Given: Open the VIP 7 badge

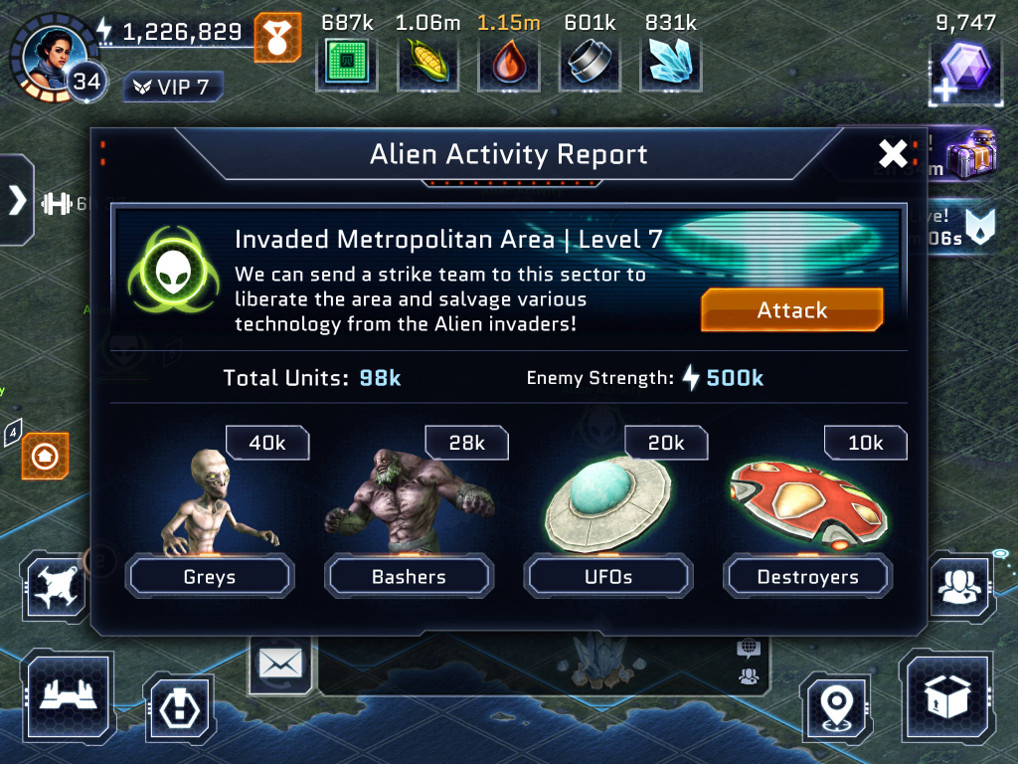Looking at the screenshot, I should click(172, 87).
